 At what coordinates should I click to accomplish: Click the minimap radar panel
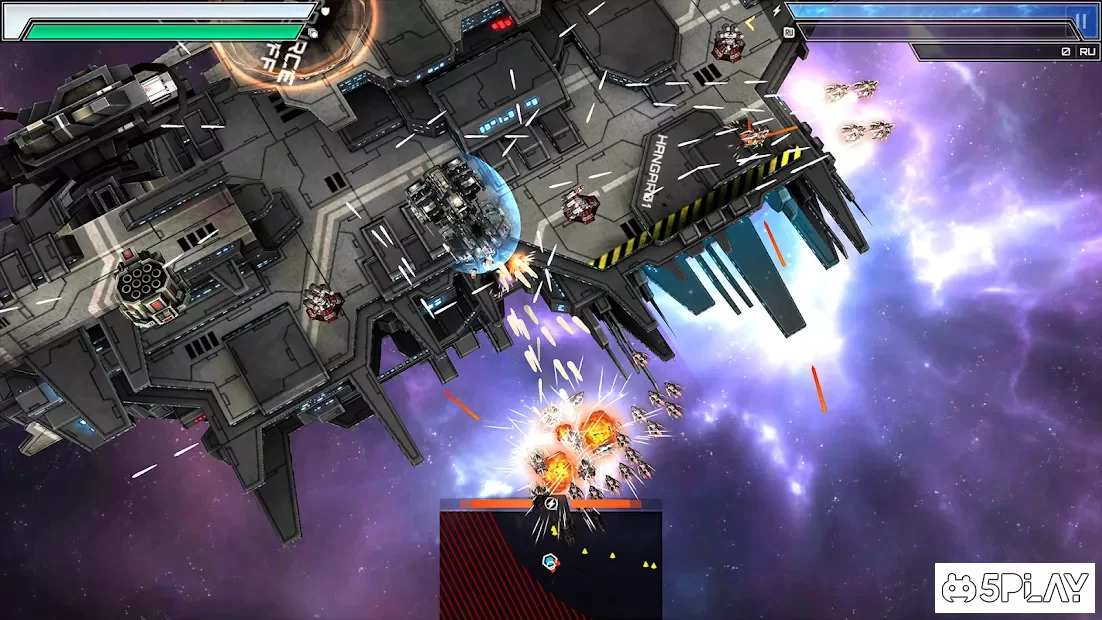coord(550,560)
